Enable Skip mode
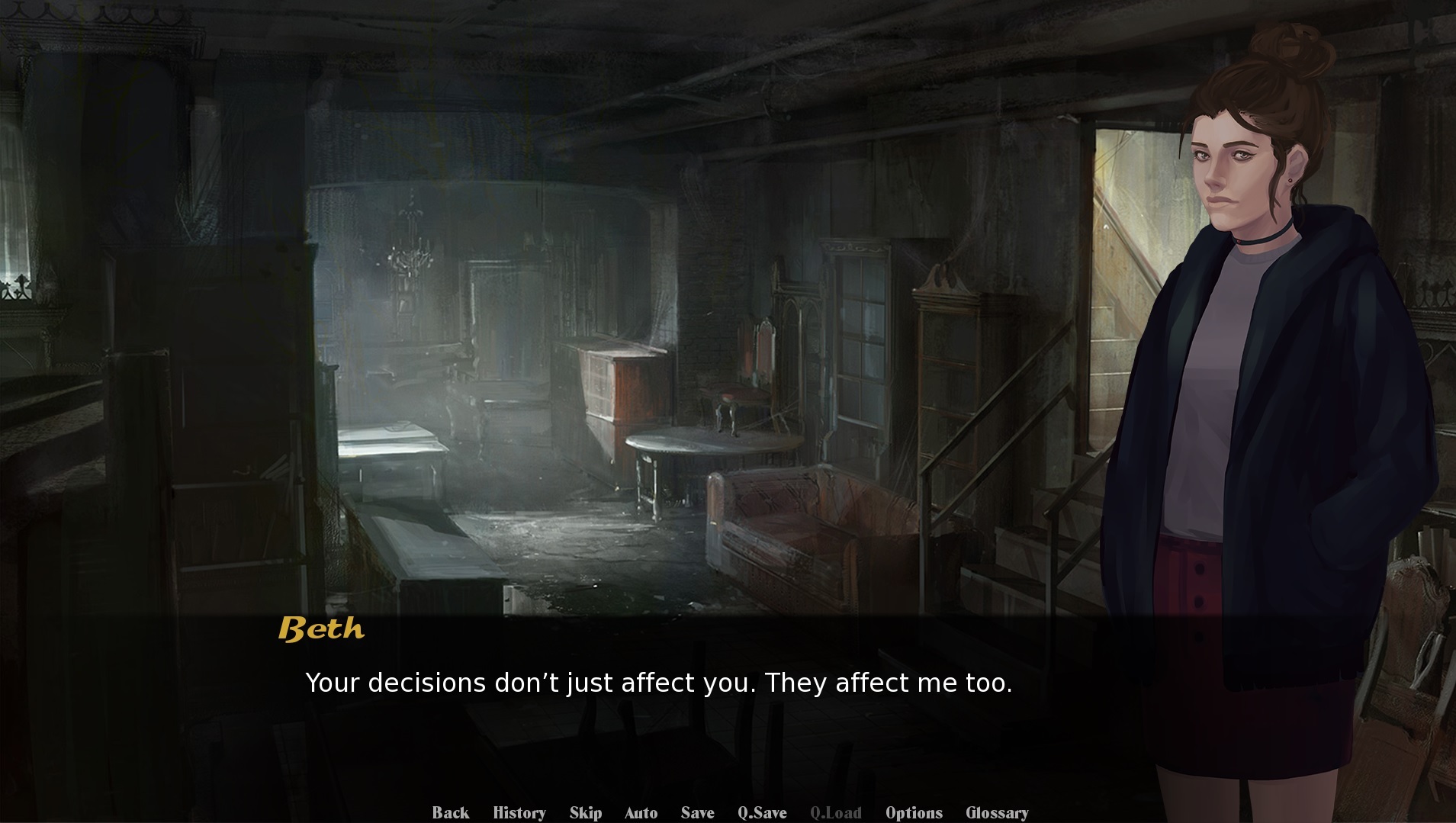This screenshot has width=1456, height=823. coord(585,812)
